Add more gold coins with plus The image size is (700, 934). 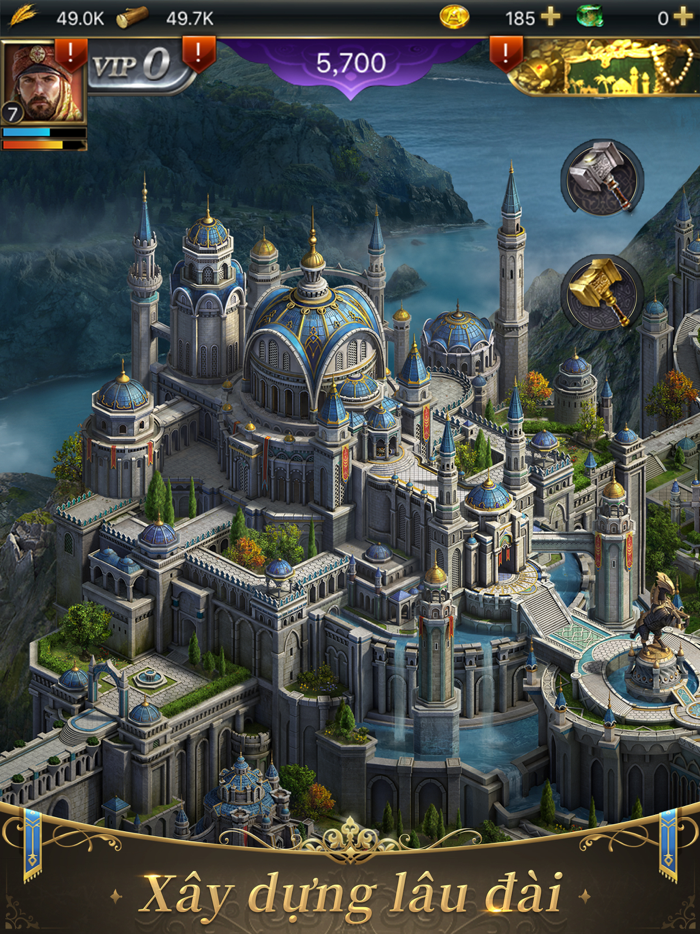(x=550, y=17)
